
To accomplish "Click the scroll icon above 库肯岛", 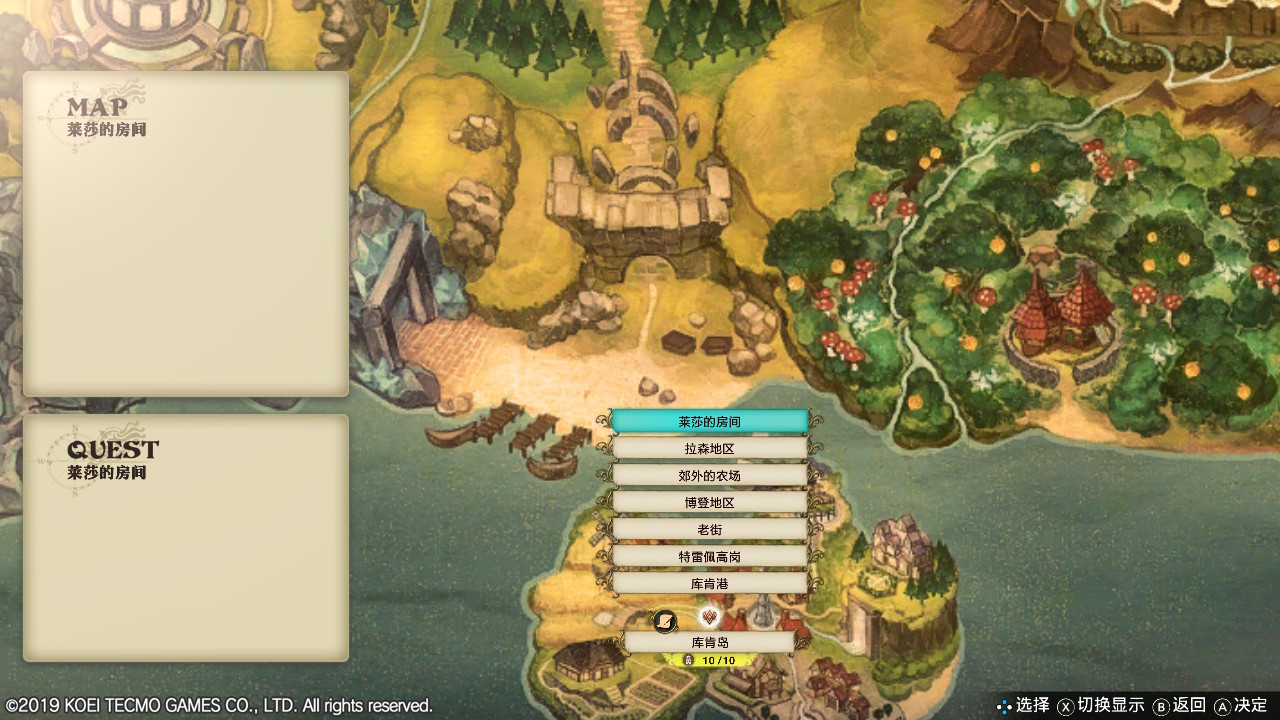I will coord(665,621).
